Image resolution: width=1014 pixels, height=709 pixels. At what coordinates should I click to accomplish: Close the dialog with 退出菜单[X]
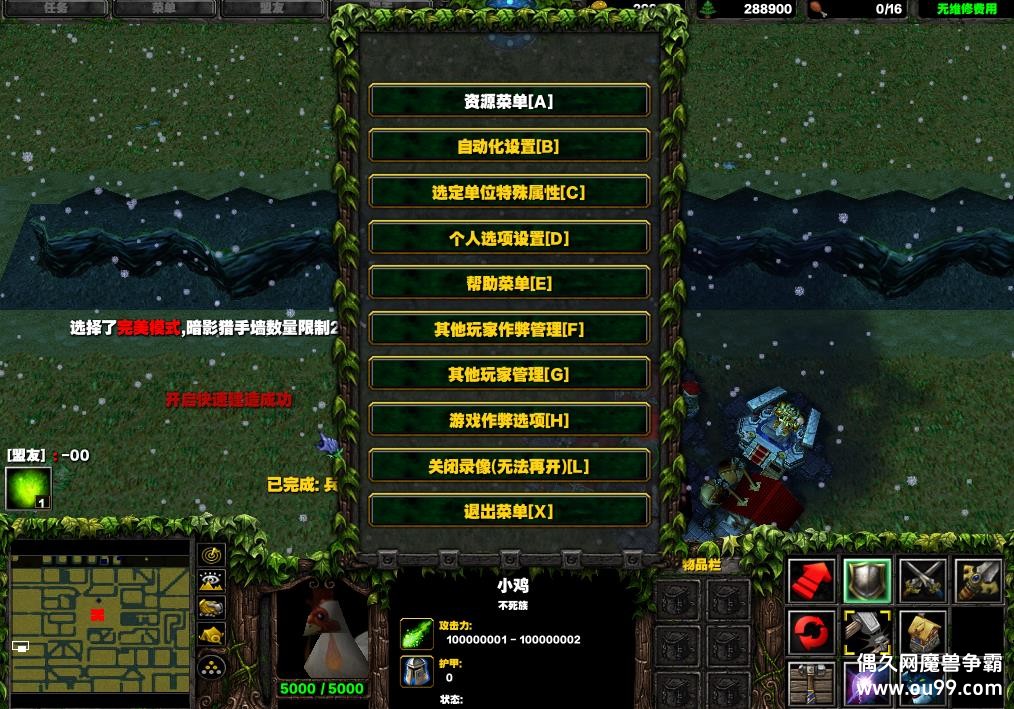[x=509, y=511]
